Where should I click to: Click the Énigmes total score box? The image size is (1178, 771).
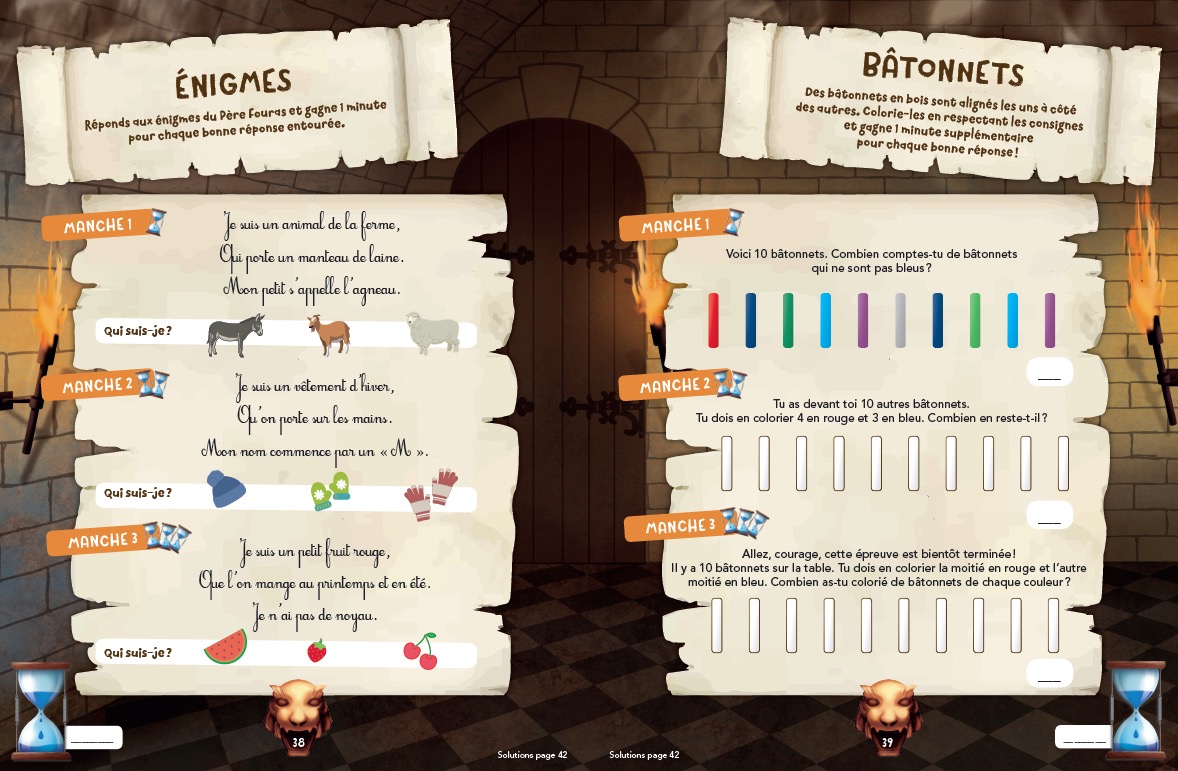[93, 738]
